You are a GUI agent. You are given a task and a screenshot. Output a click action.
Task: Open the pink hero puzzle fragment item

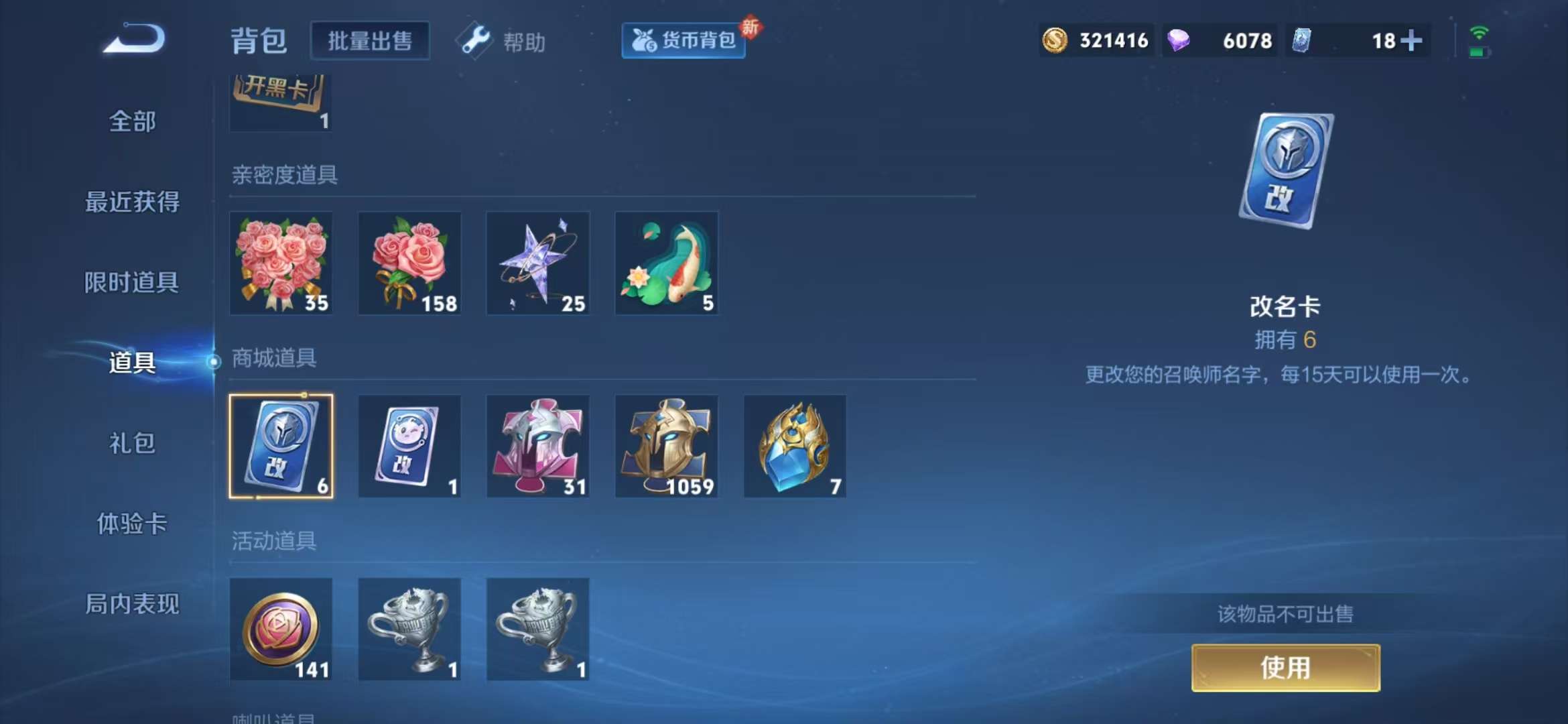coord(537,446)
